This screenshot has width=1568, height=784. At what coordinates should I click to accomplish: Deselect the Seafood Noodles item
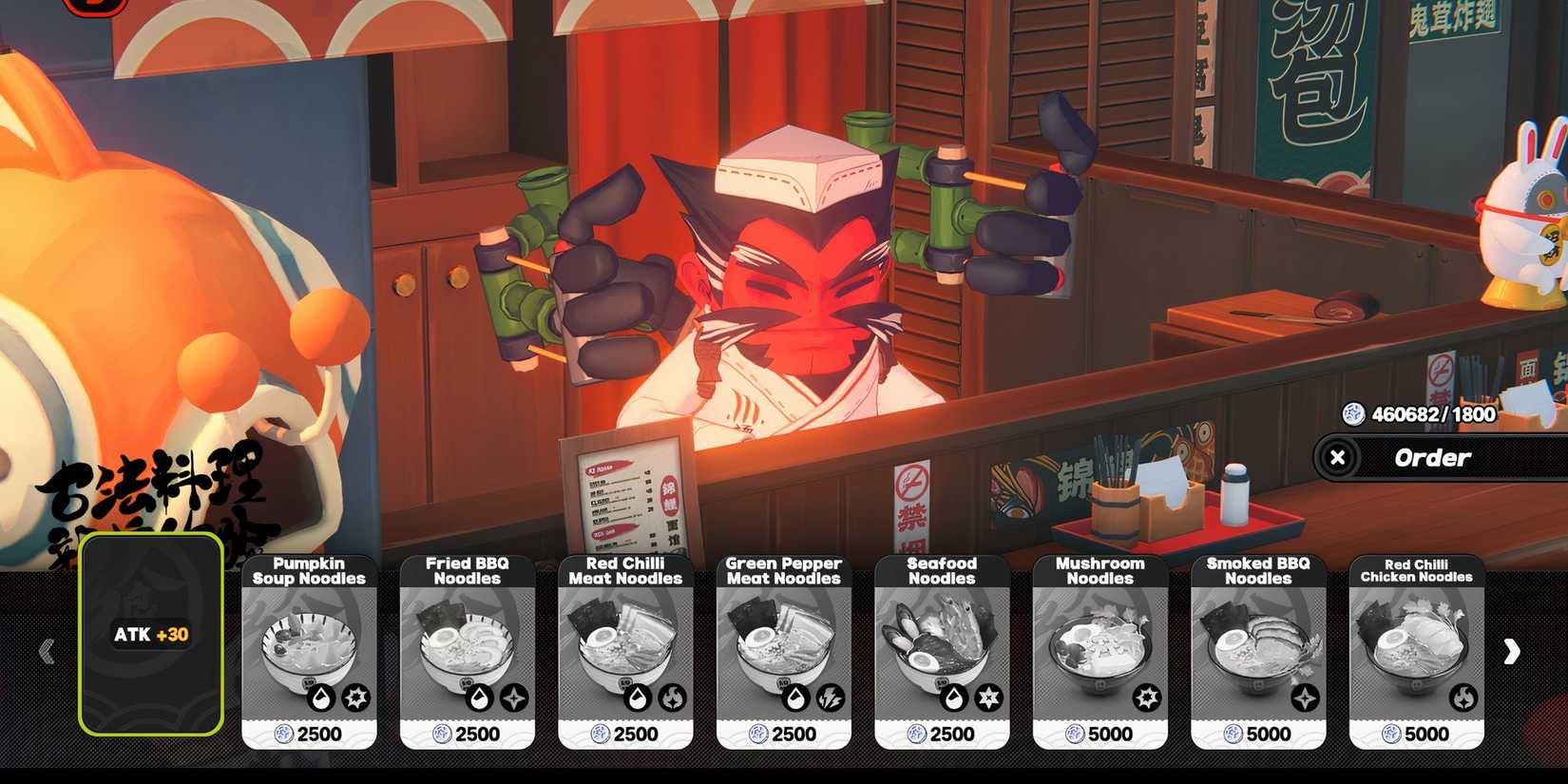tap(944, 651)
